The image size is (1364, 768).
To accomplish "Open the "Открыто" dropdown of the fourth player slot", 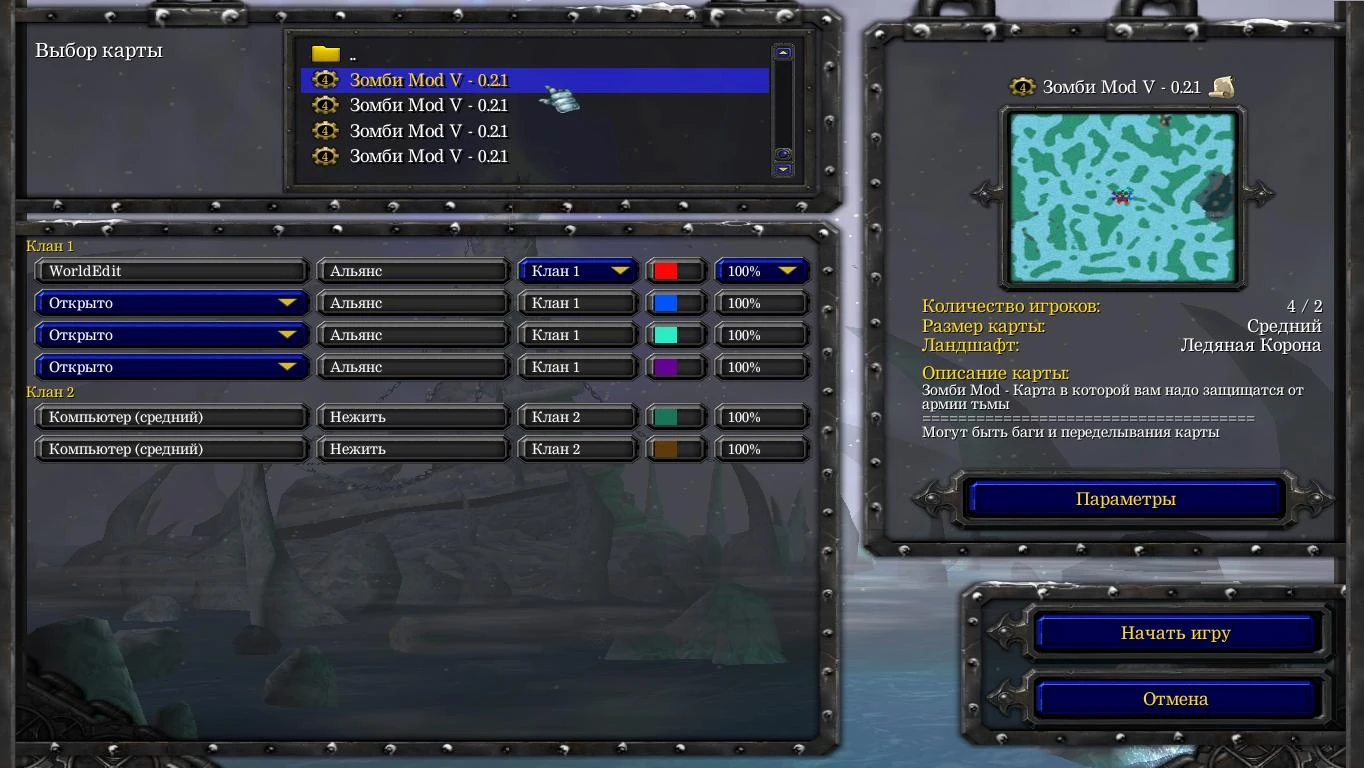I will coord(171,366).
